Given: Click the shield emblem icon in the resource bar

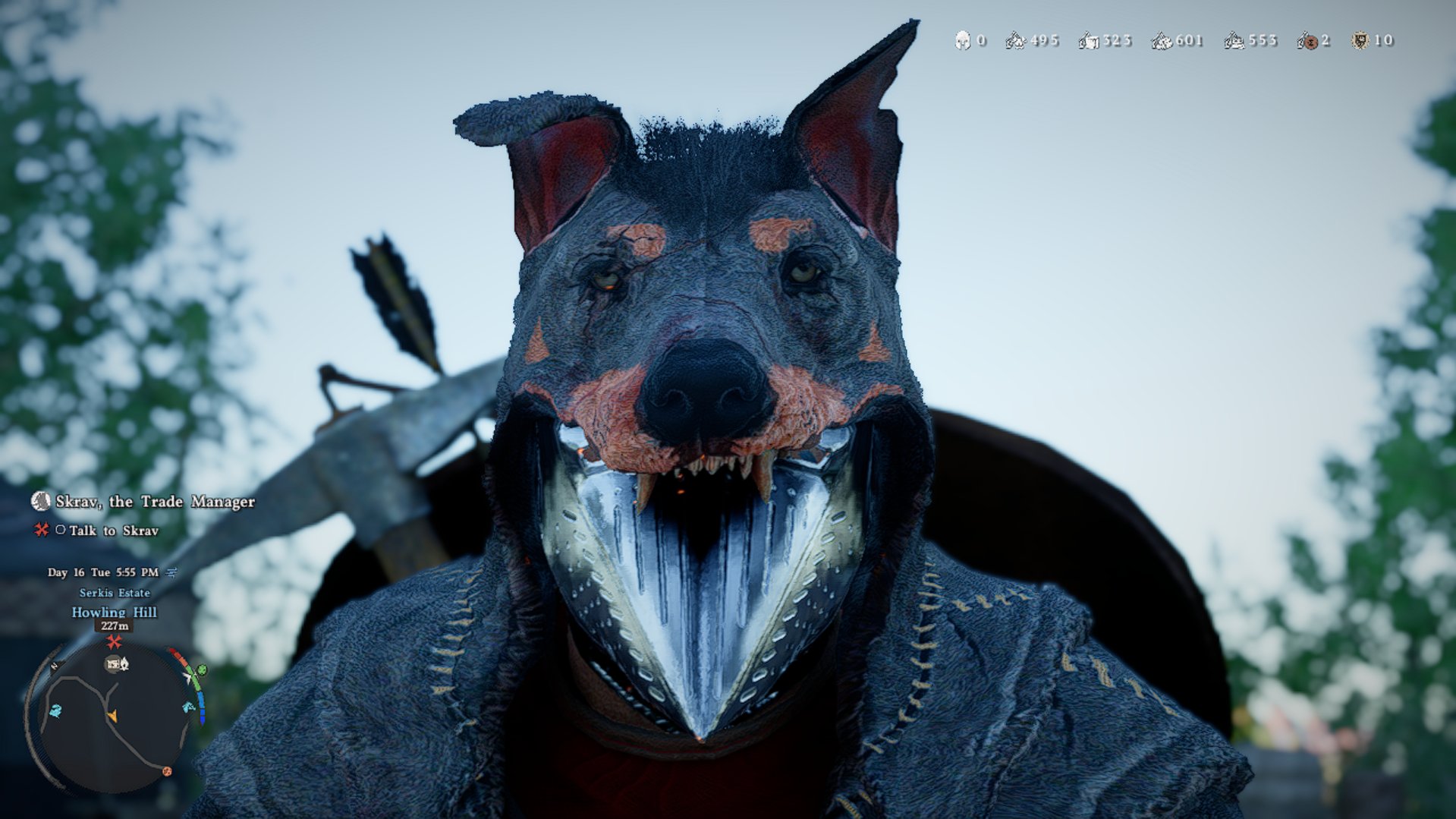Looking at the screenshot, I should click(x=1360, y=40).
